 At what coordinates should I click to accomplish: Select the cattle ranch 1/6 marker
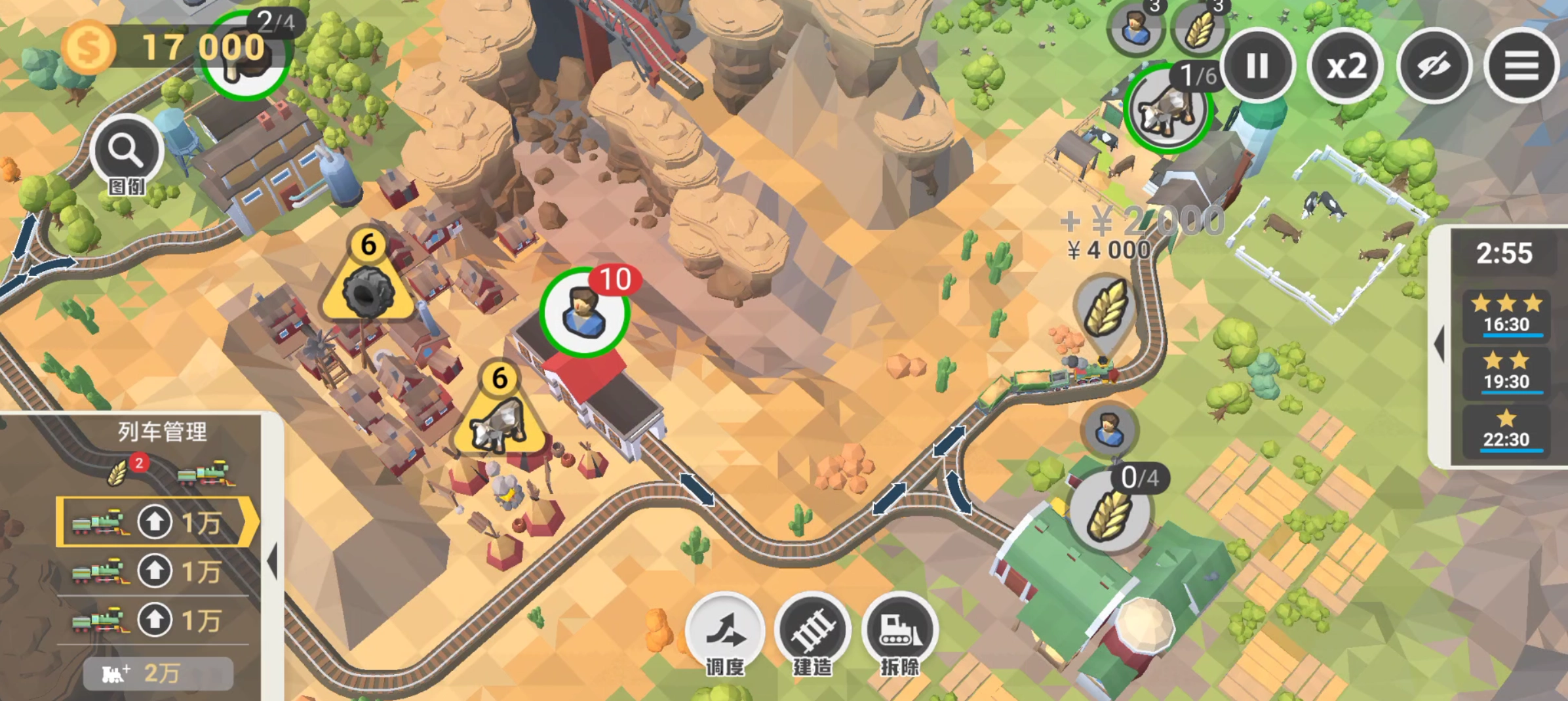(1167, 110)
